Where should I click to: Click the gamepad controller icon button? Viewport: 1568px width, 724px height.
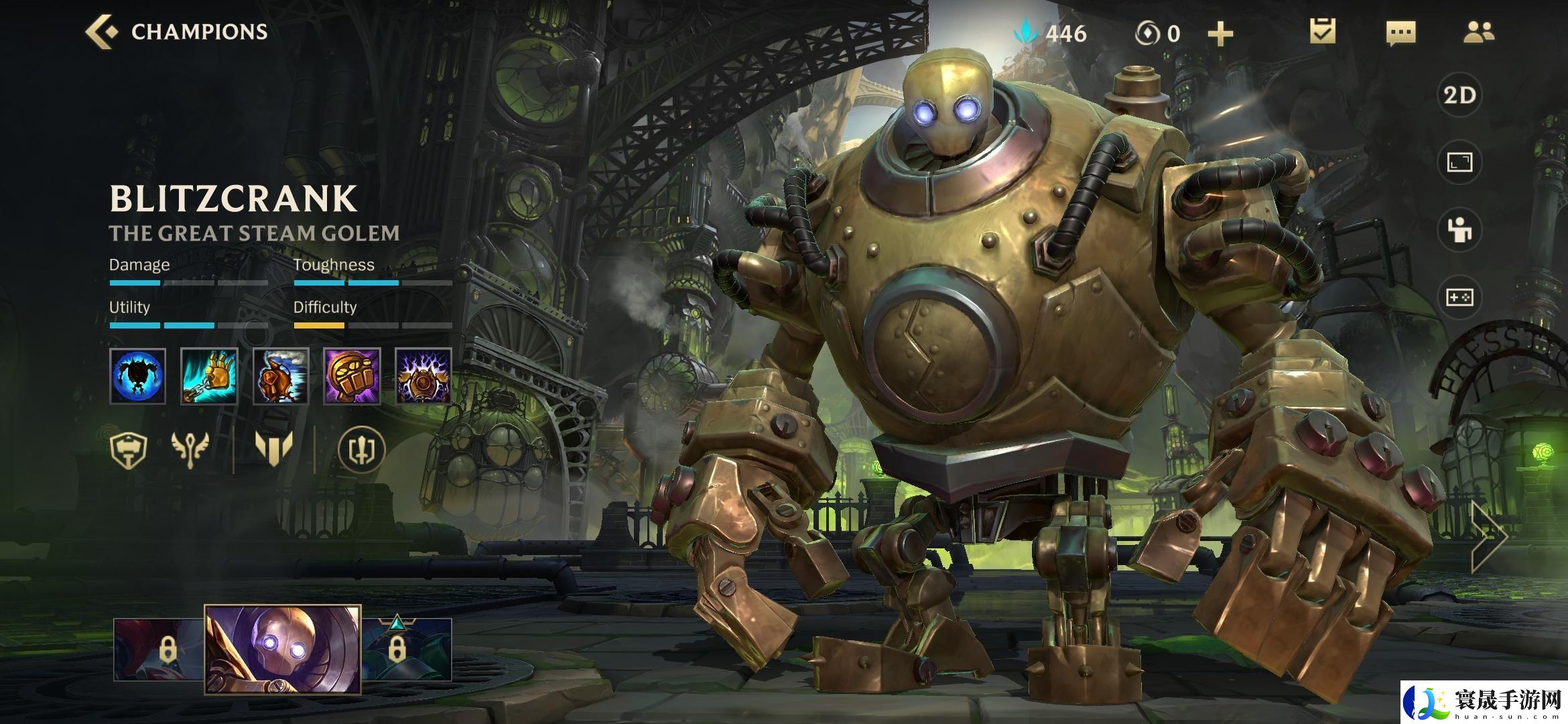pyautogui.click(x=1459, y=297)
